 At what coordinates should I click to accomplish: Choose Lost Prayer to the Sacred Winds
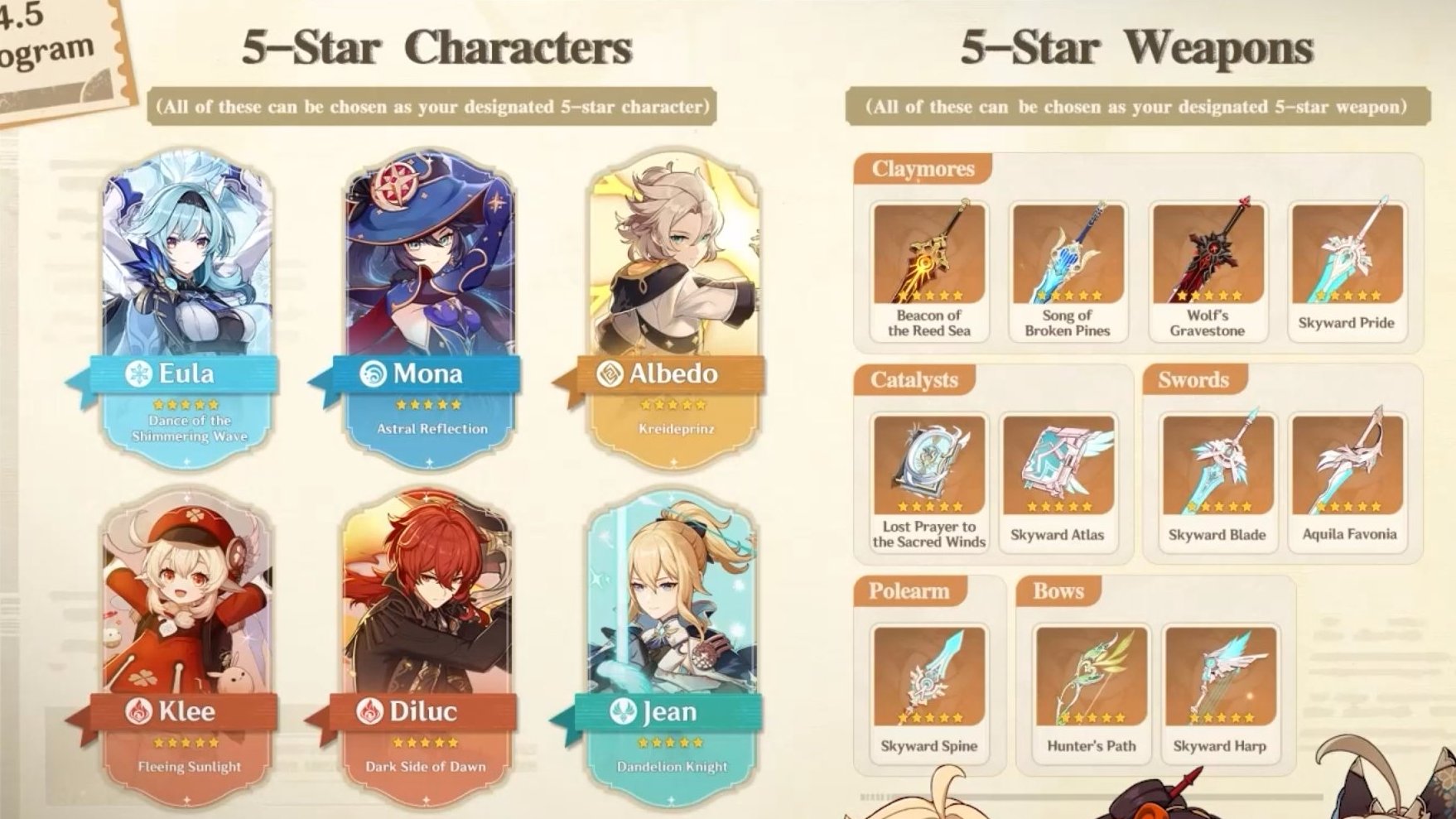point(928,480)
